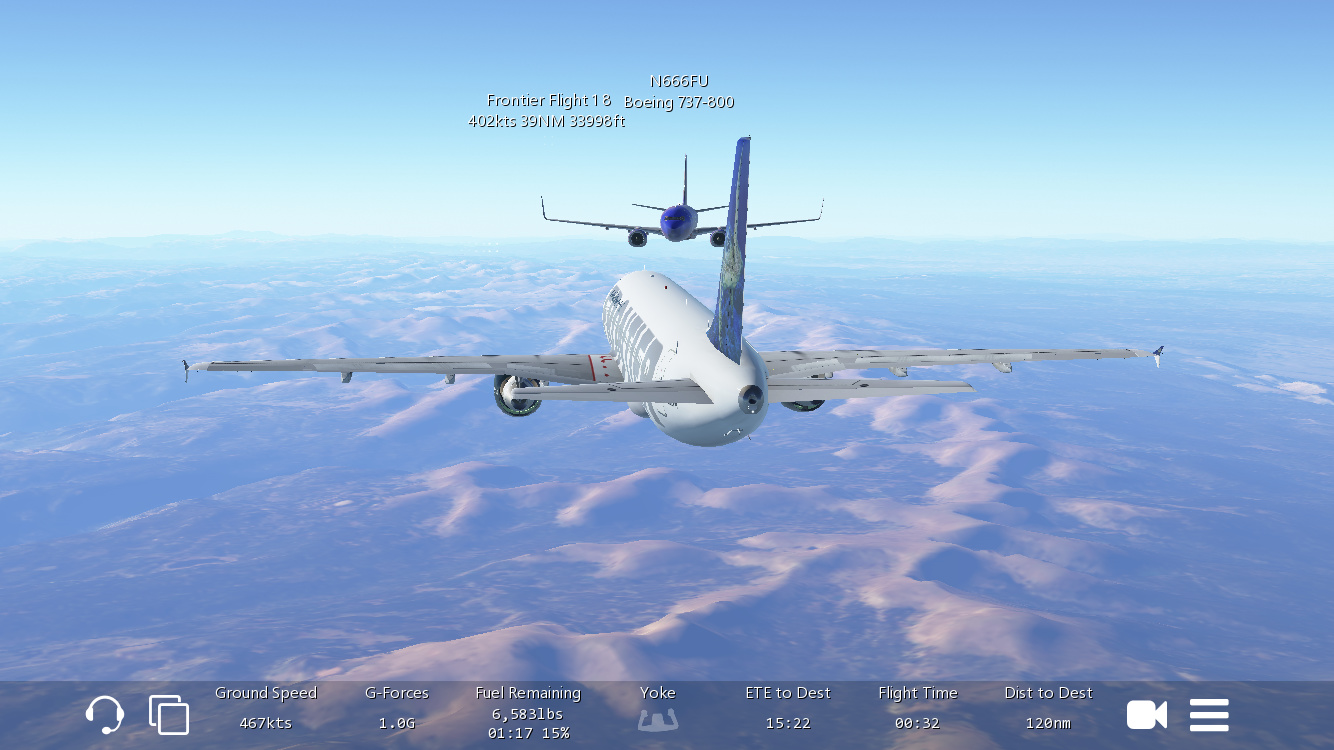Open the ATC communications headset menu
The width and height of the screenshot is (1334, 750).
(x=105, y=715)
